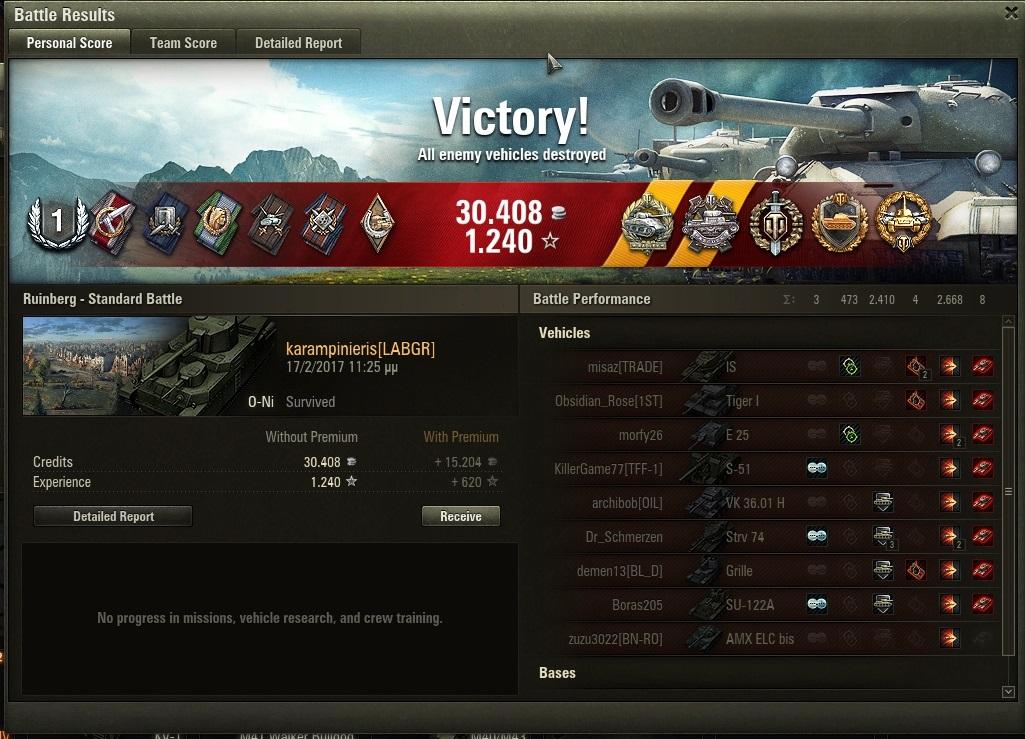This screenshot has width=1025, height=739.
Task: Close the Battle Results window
Action: [1011, 12]
